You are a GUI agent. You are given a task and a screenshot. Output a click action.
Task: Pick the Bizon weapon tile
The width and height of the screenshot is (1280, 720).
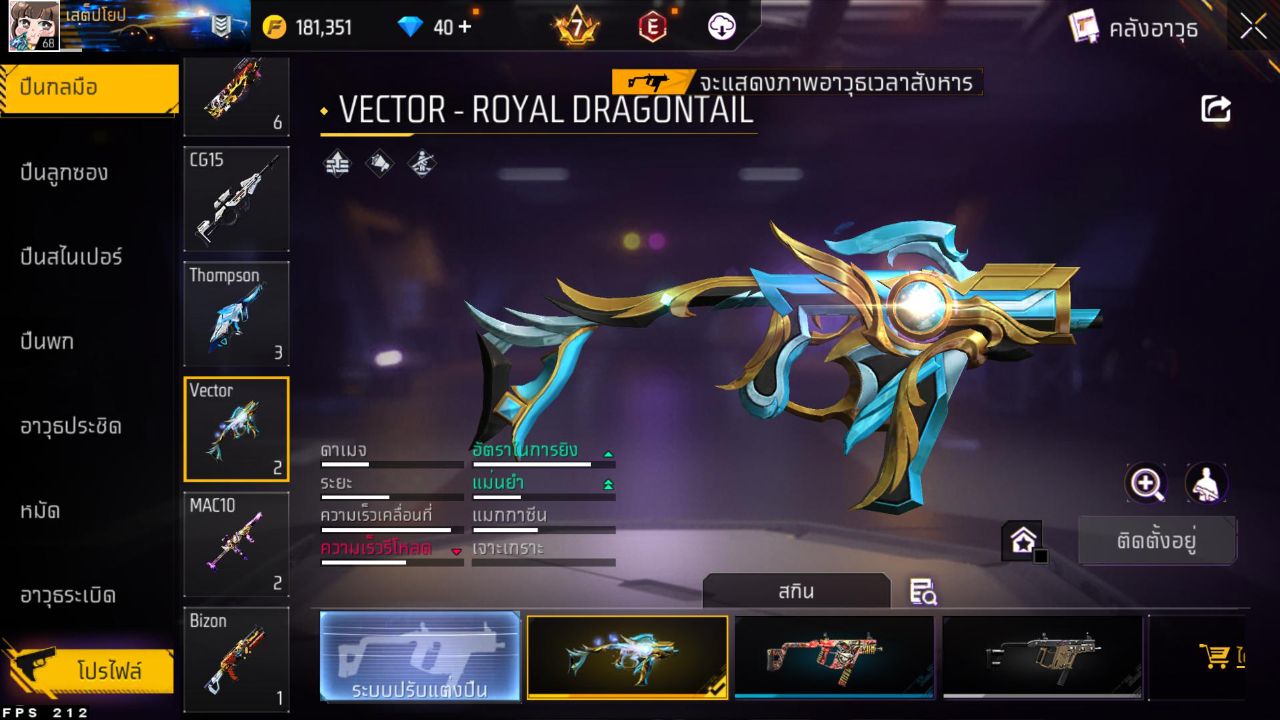tap(236, 659)
